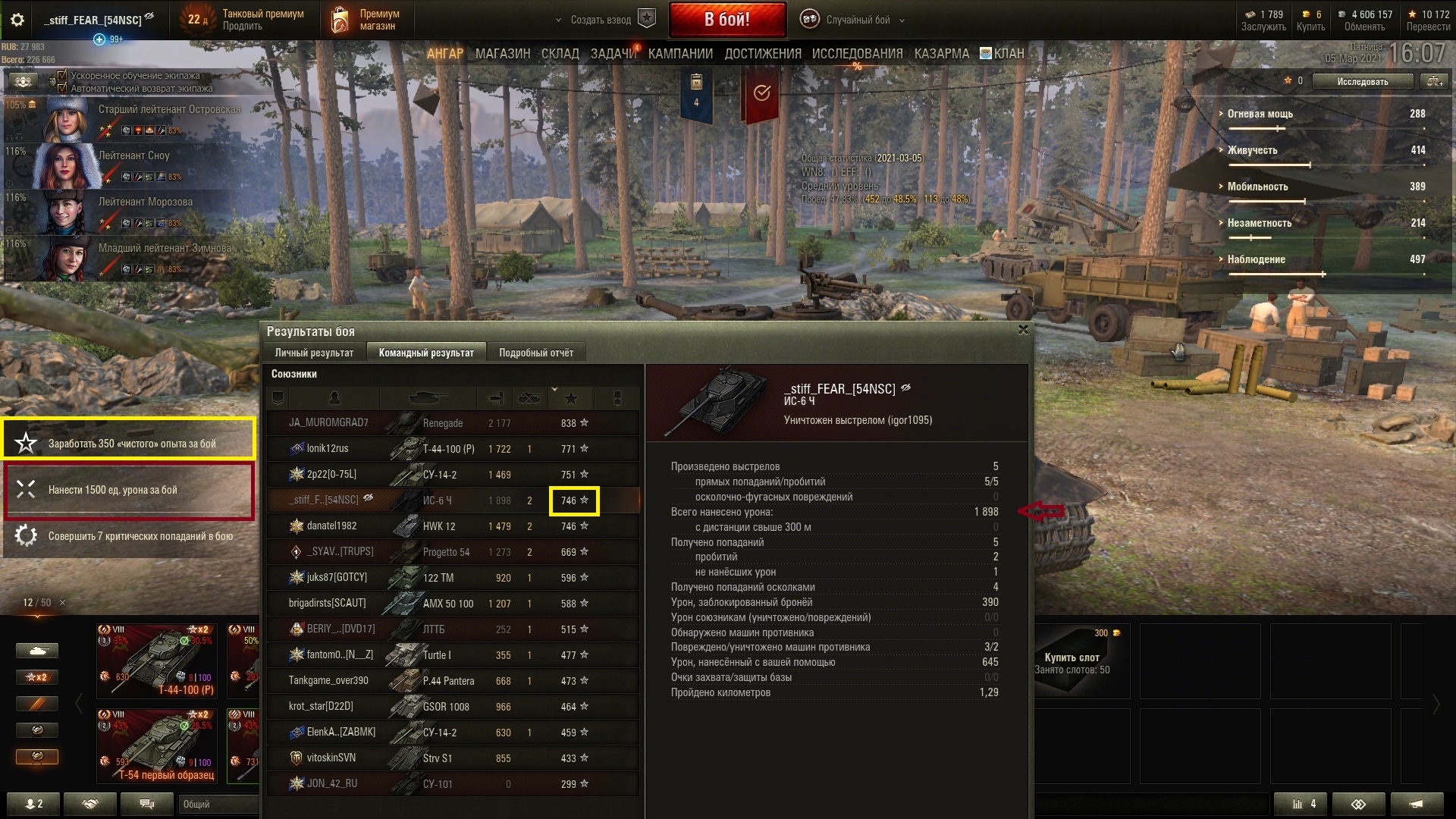Go to the СКЛАД section
This screenshot has height=819, width=1456.
[x=560, y=54]
